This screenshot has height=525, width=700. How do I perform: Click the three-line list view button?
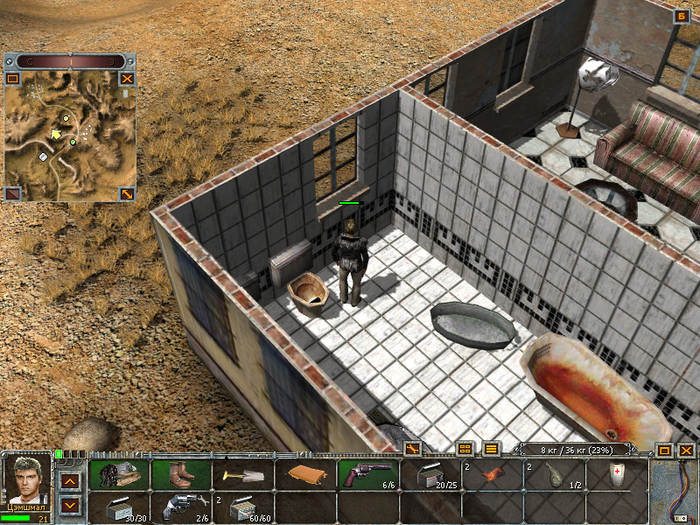click(491, 449)
